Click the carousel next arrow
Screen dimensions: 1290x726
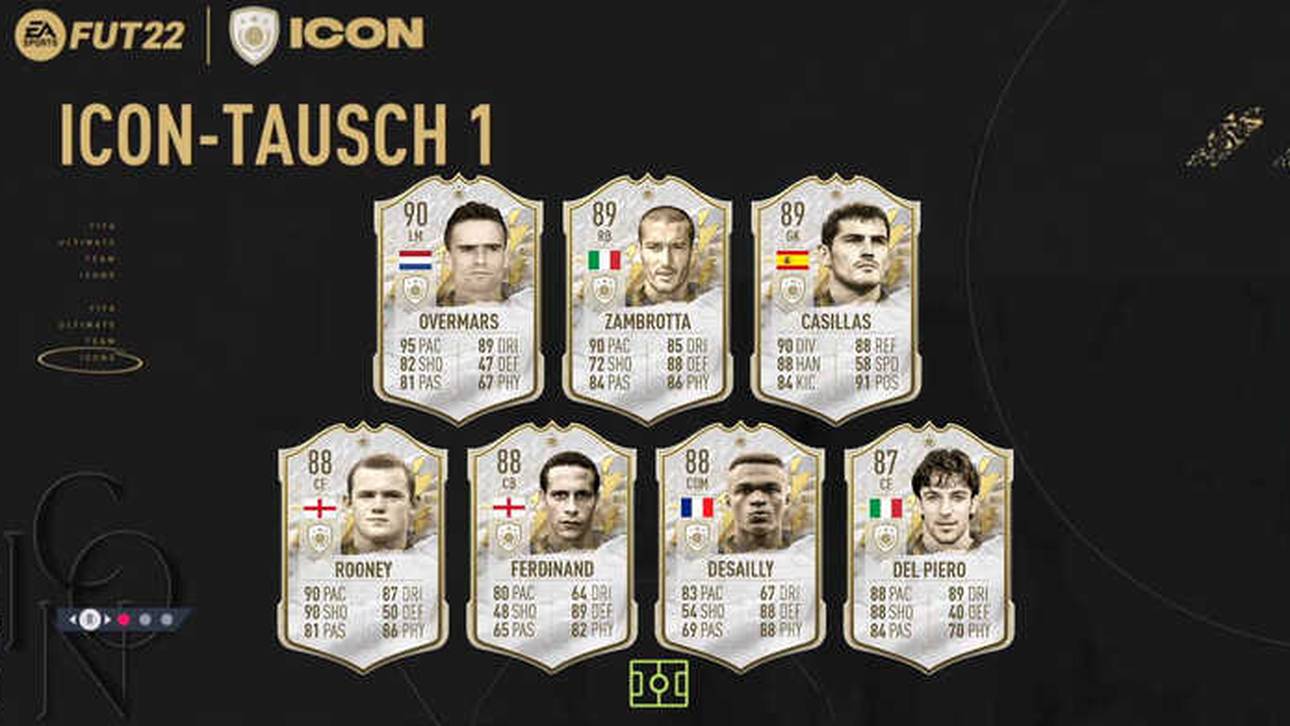[107, 619]
